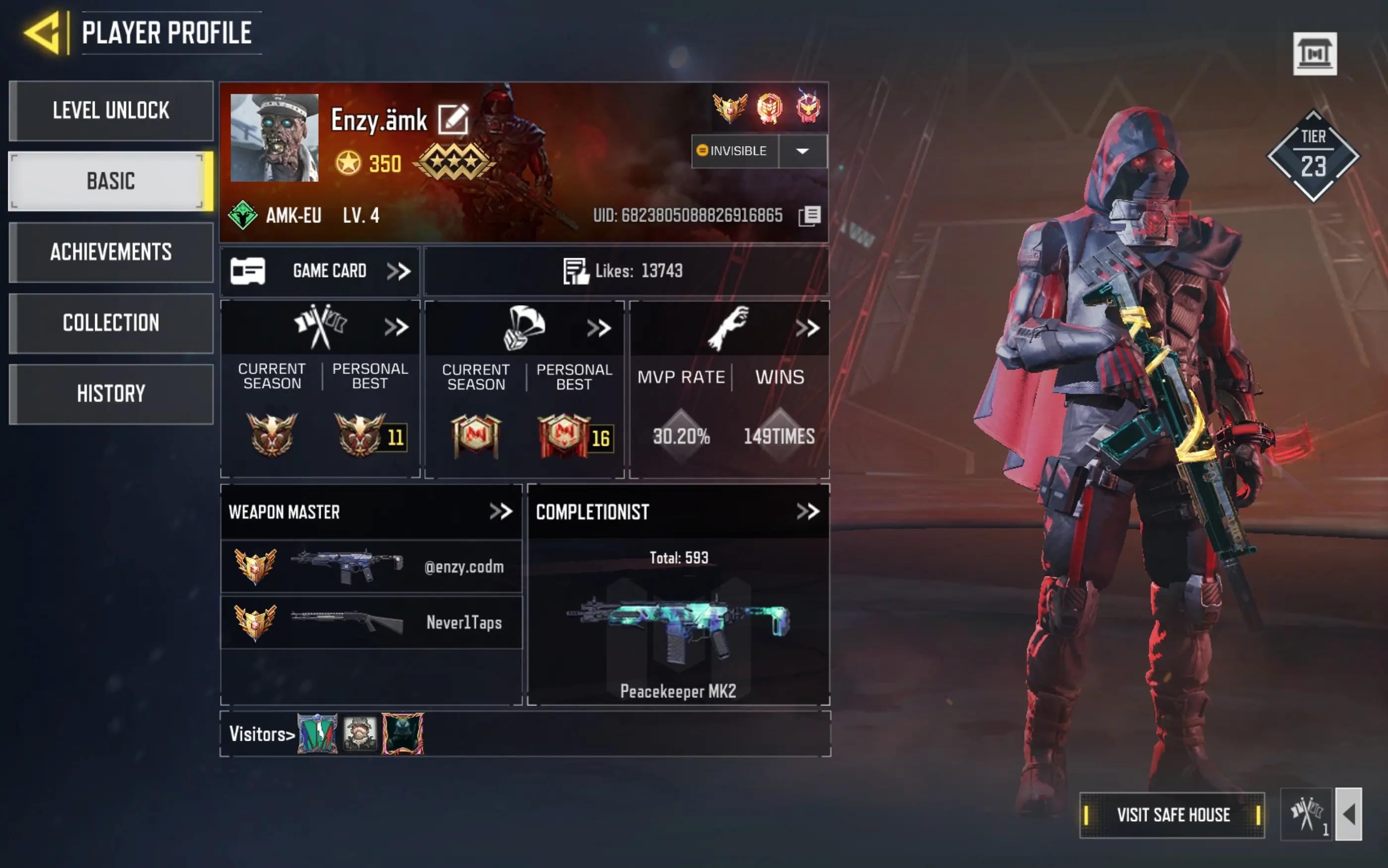
Task: Edit the Enzy.ämk player name
Action: pos(453,119)
